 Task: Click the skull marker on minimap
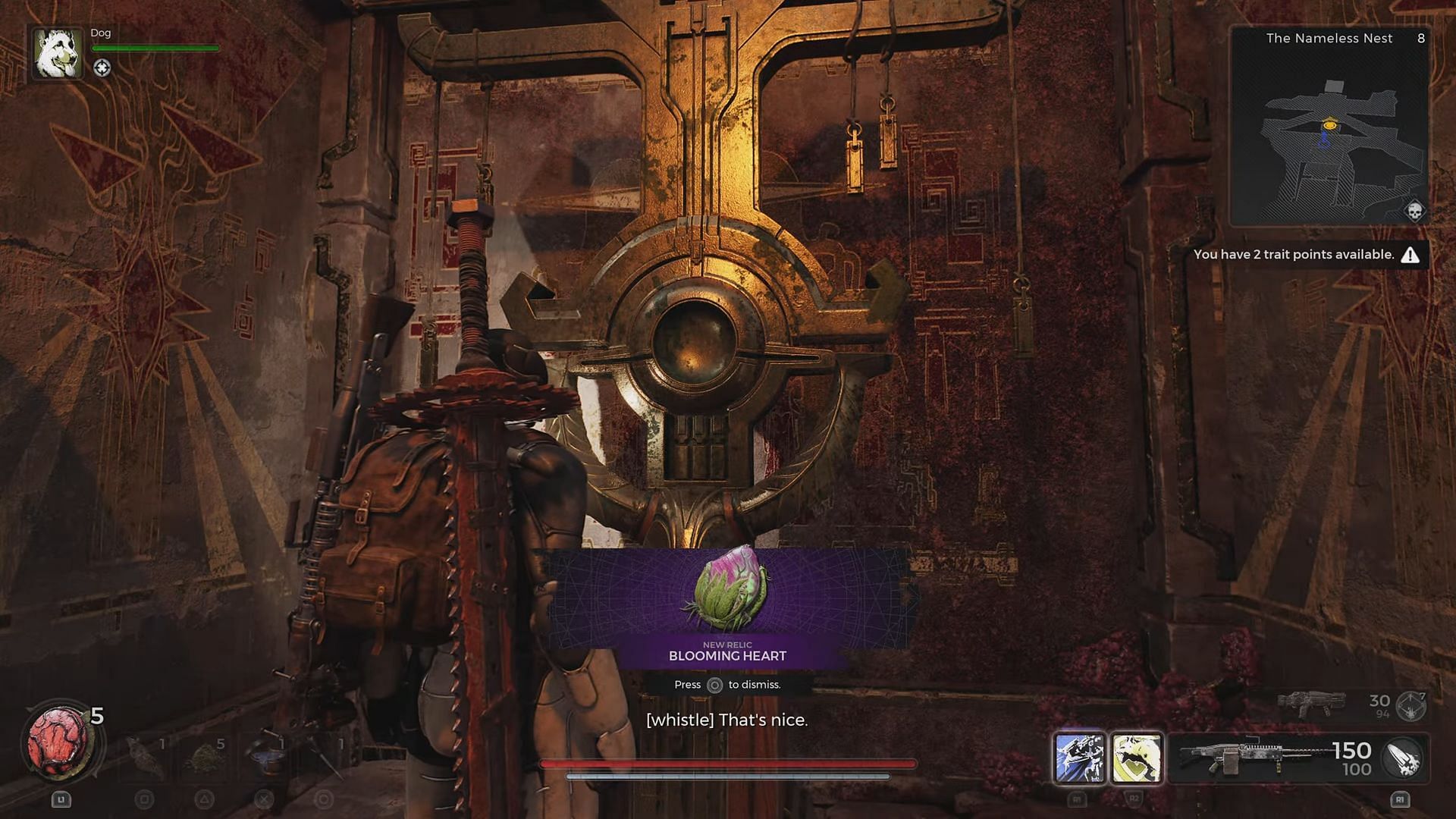(x=1414, y=211)
